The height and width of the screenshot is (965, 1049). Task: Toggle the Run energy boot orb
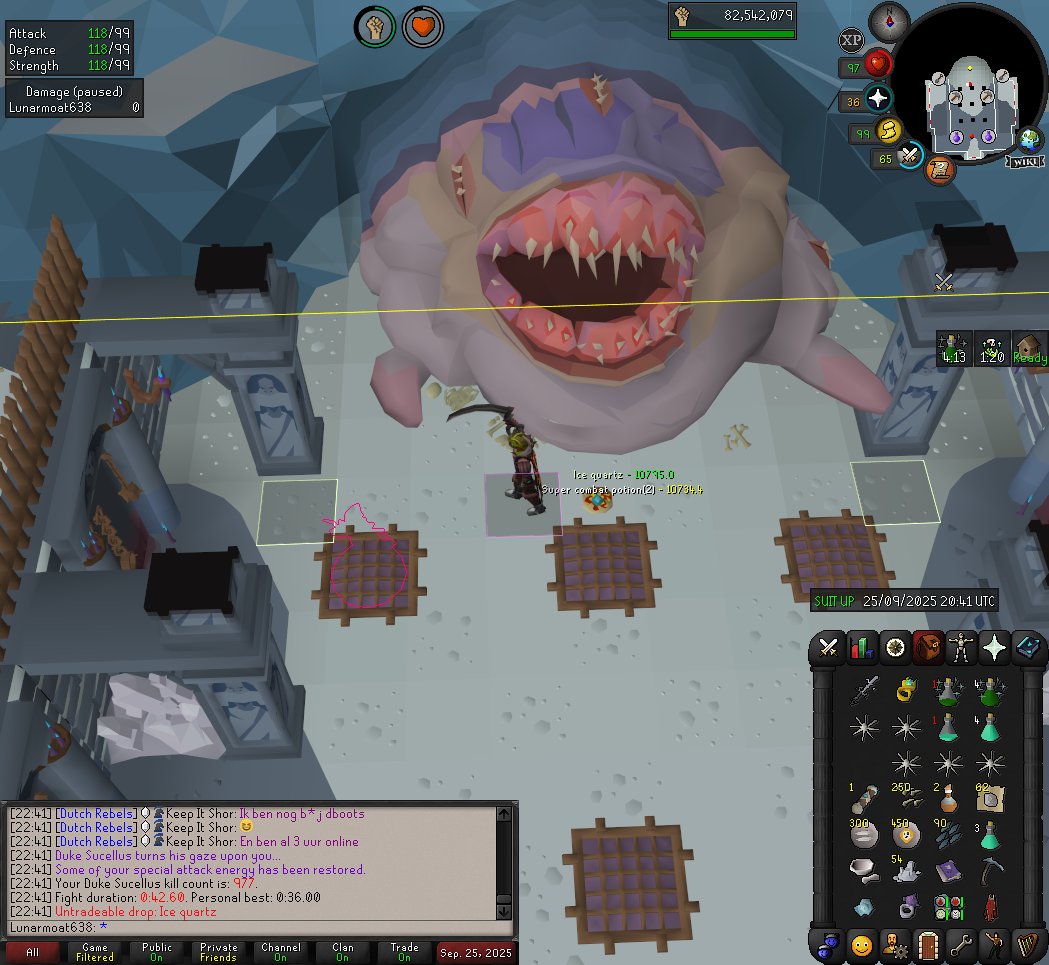pos(888,131)
